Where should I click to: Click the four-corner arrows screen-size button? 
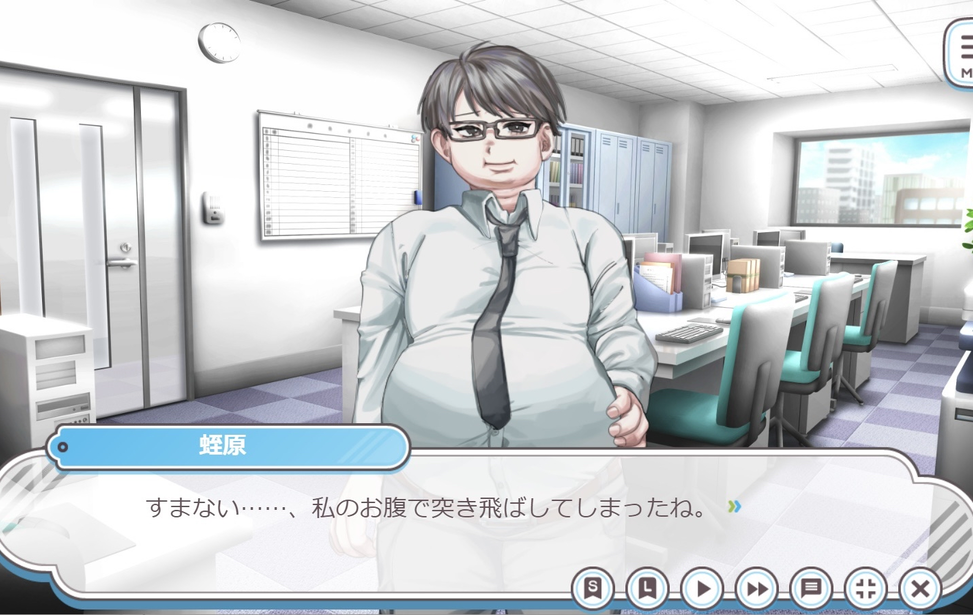coord(865,588)
